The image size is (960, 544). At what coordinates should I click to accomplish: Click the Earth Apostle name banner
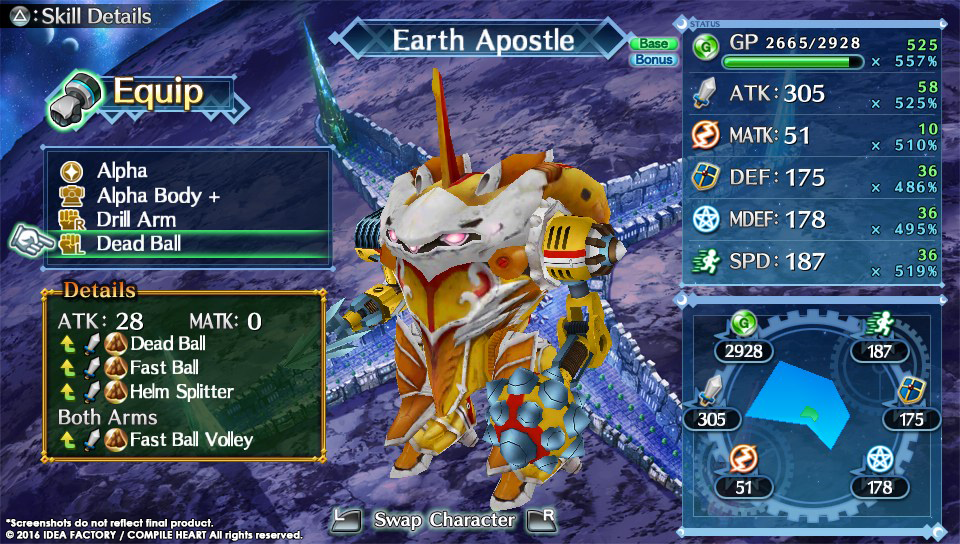(x=483, y=41)
